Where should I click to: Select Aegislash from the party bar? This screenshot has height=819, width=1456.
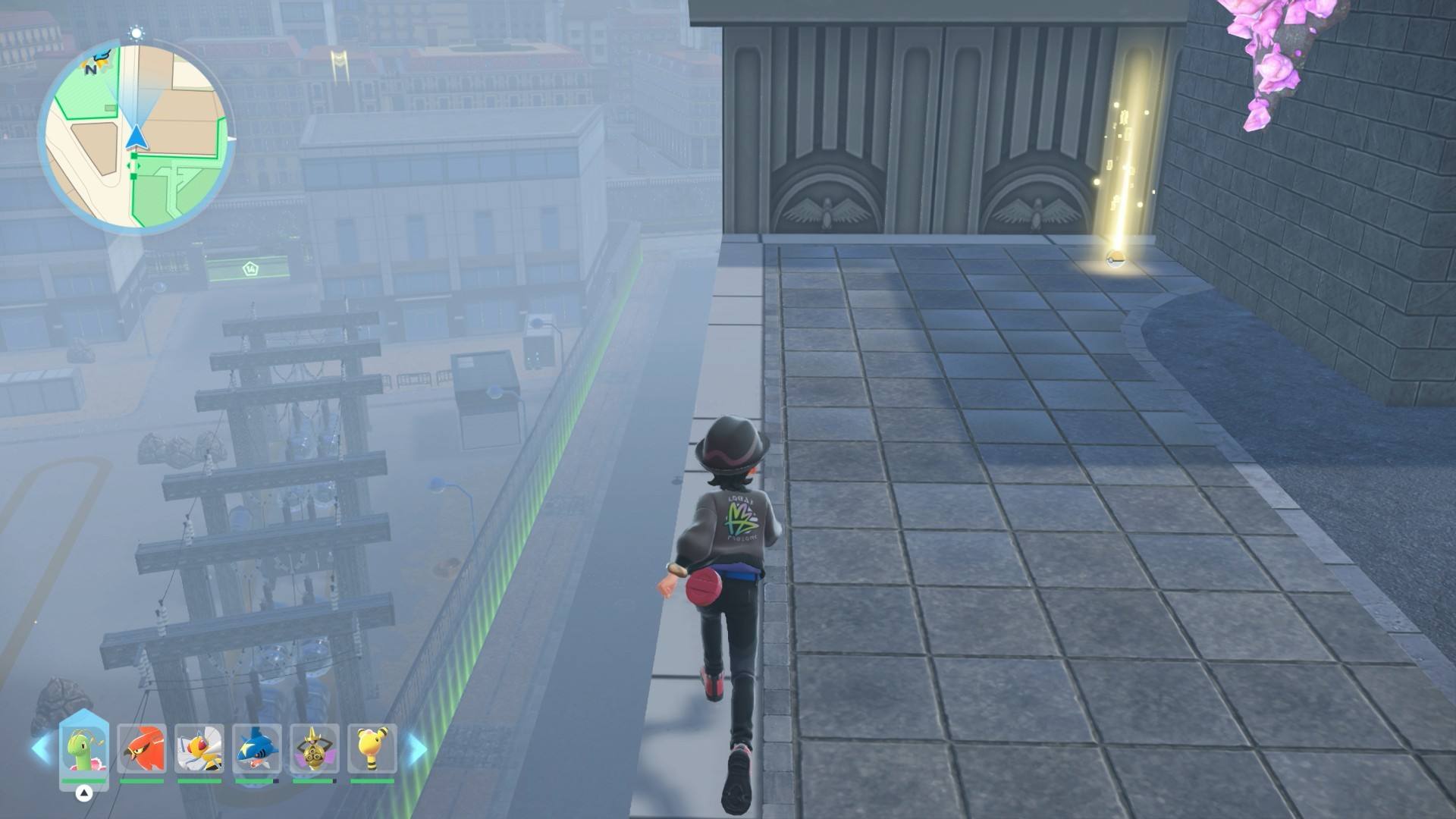coord(314,748)
